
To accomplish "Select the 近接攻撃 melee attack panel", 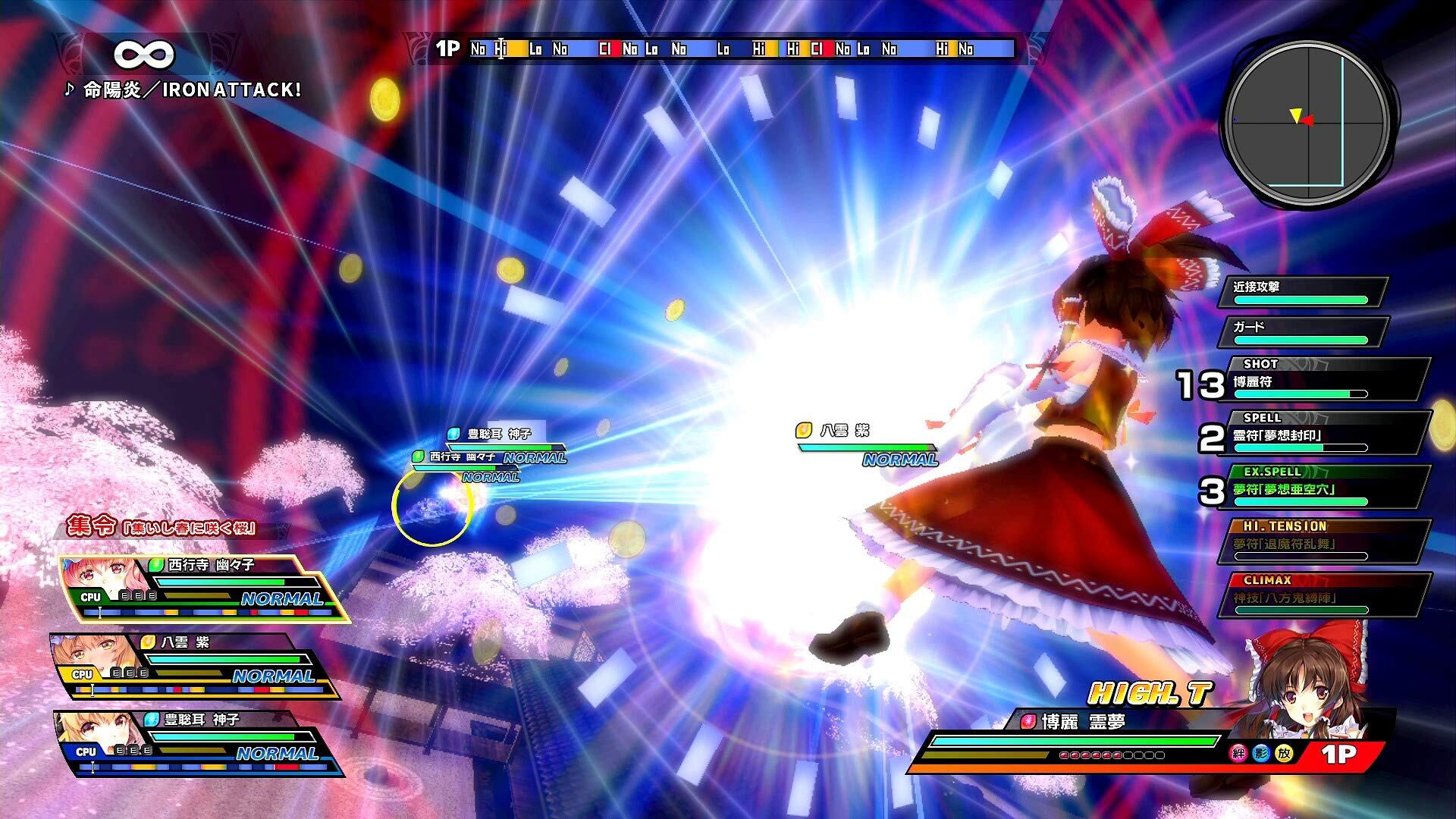I will coord(1301,292).
